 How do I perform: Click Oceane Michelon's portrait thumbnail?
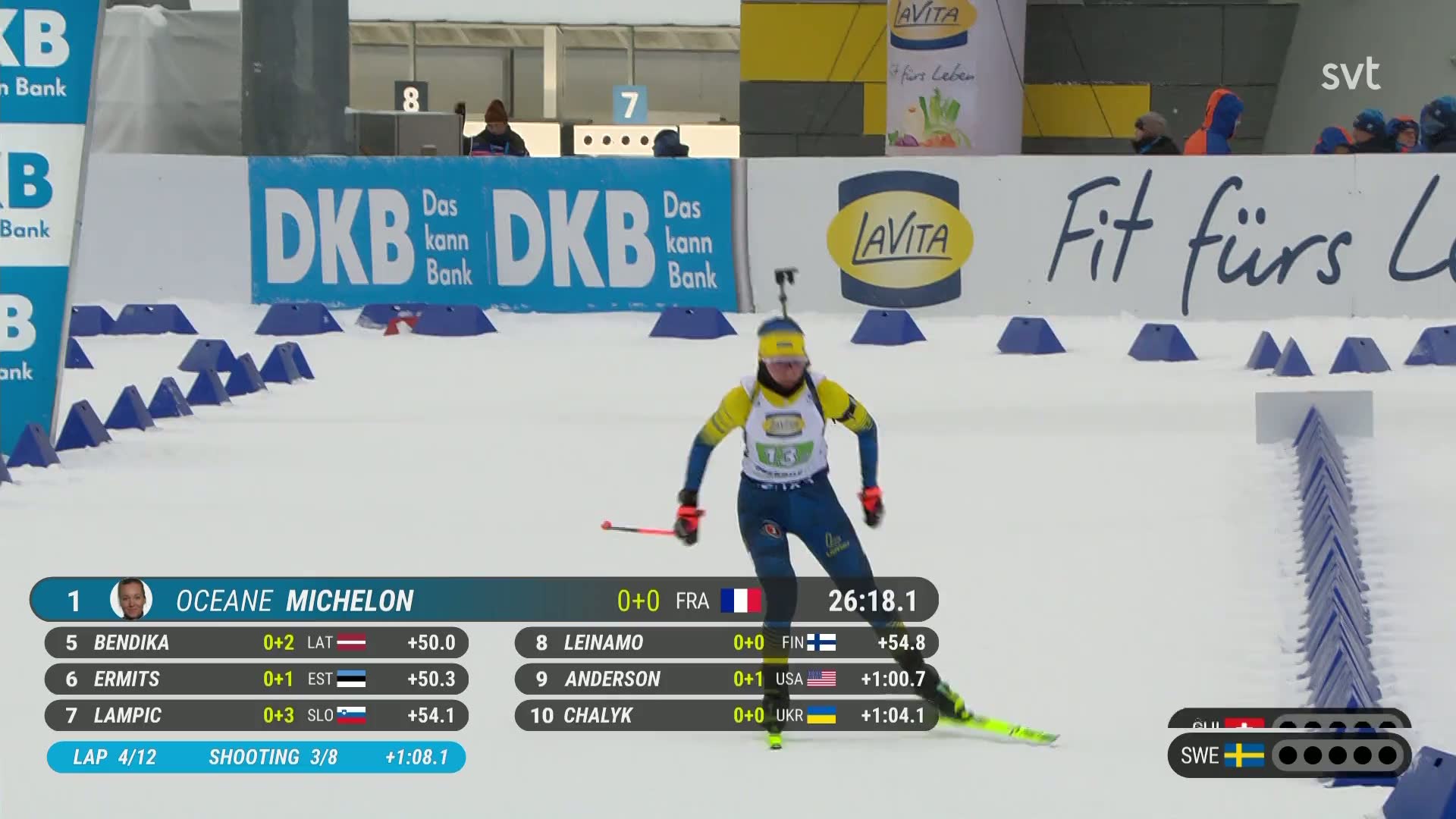point(130,600)
